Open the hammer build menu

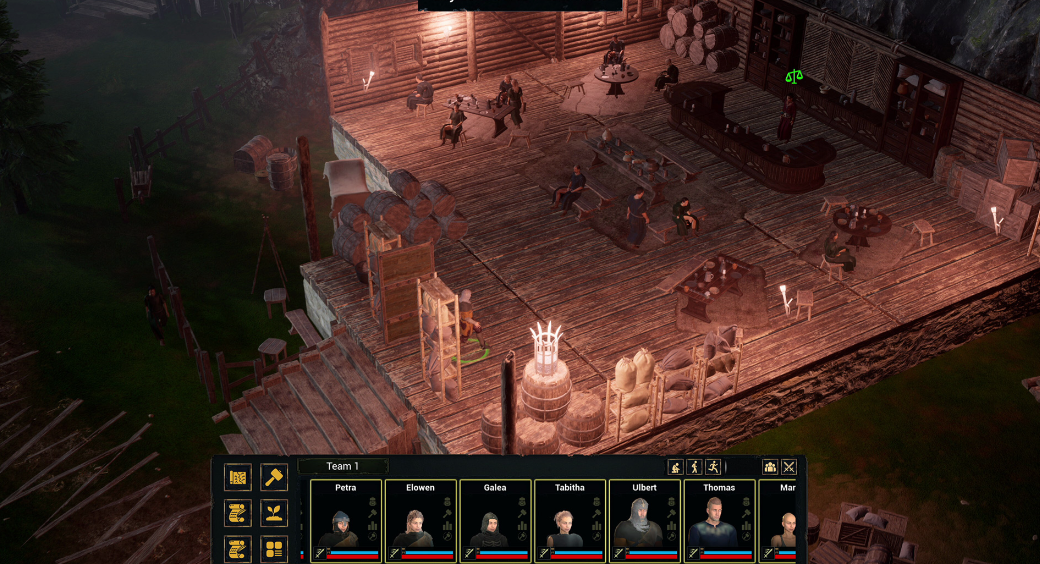click(x=274, y=477)
